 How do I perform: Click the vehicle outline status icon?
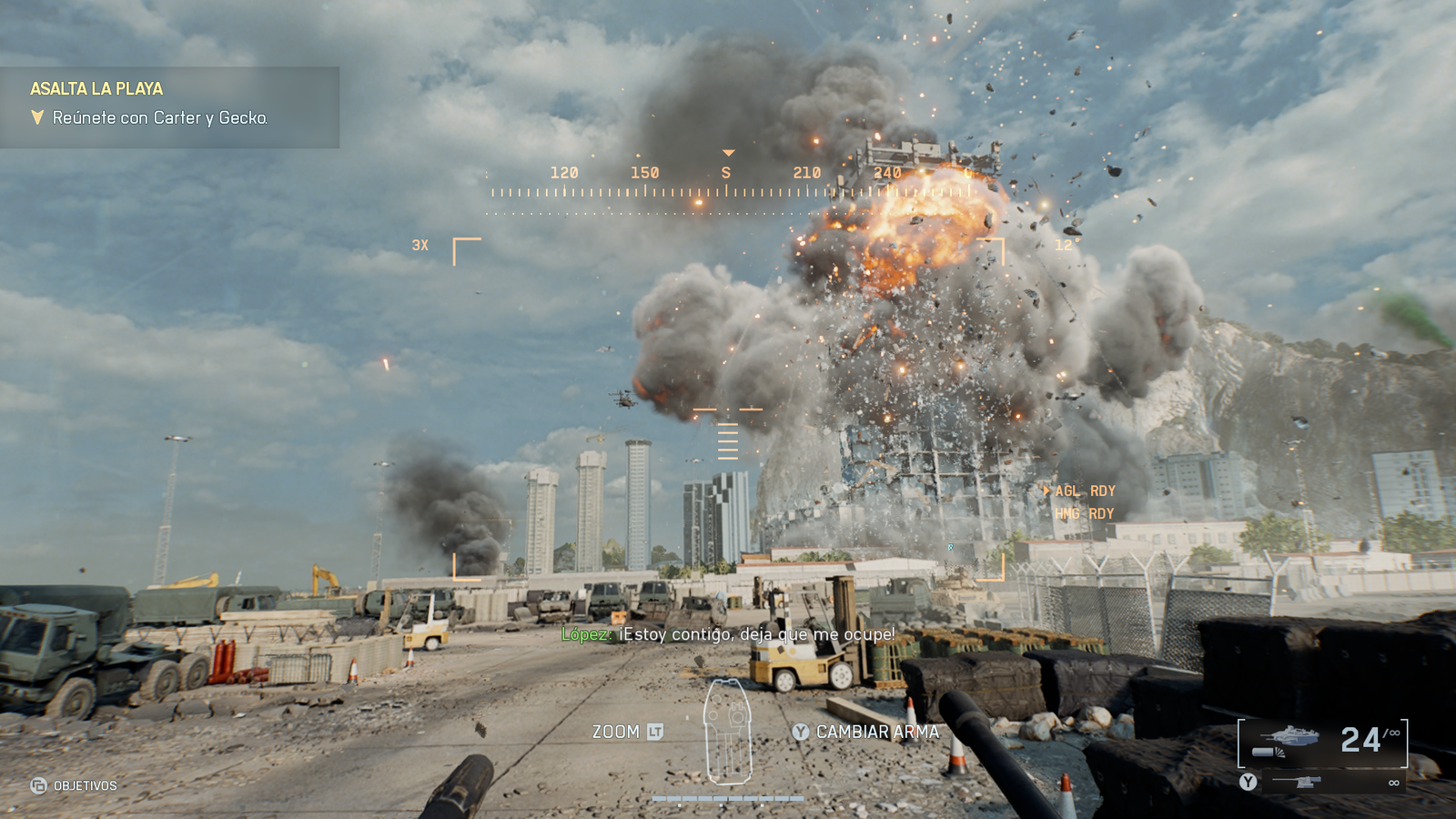coord(728,732)
